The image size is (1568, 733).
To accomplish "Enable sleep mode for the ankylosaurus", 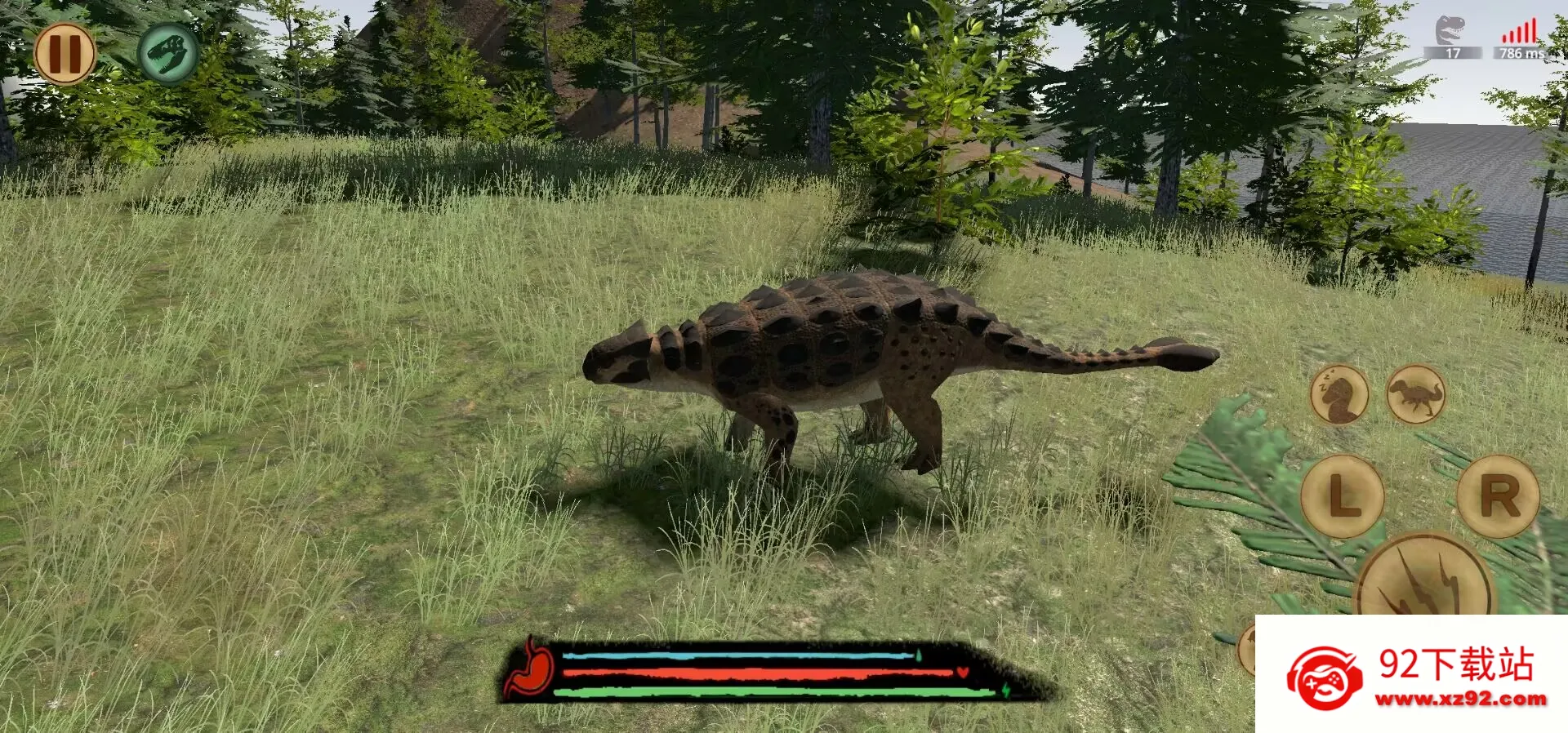I will tap(1340, 394).
